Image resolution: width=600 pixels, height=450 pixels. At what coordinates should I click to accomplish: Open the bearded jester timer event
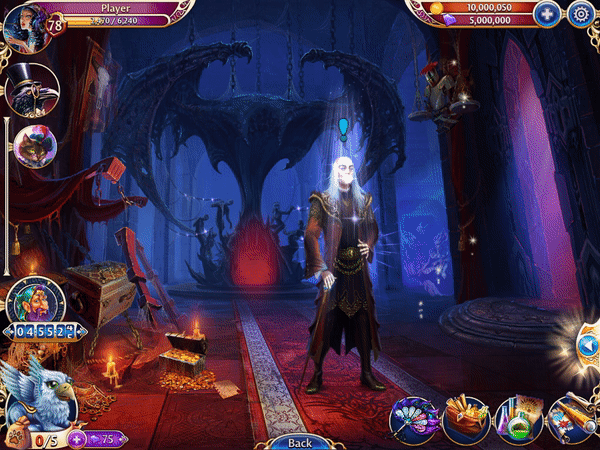pos(36,301)
